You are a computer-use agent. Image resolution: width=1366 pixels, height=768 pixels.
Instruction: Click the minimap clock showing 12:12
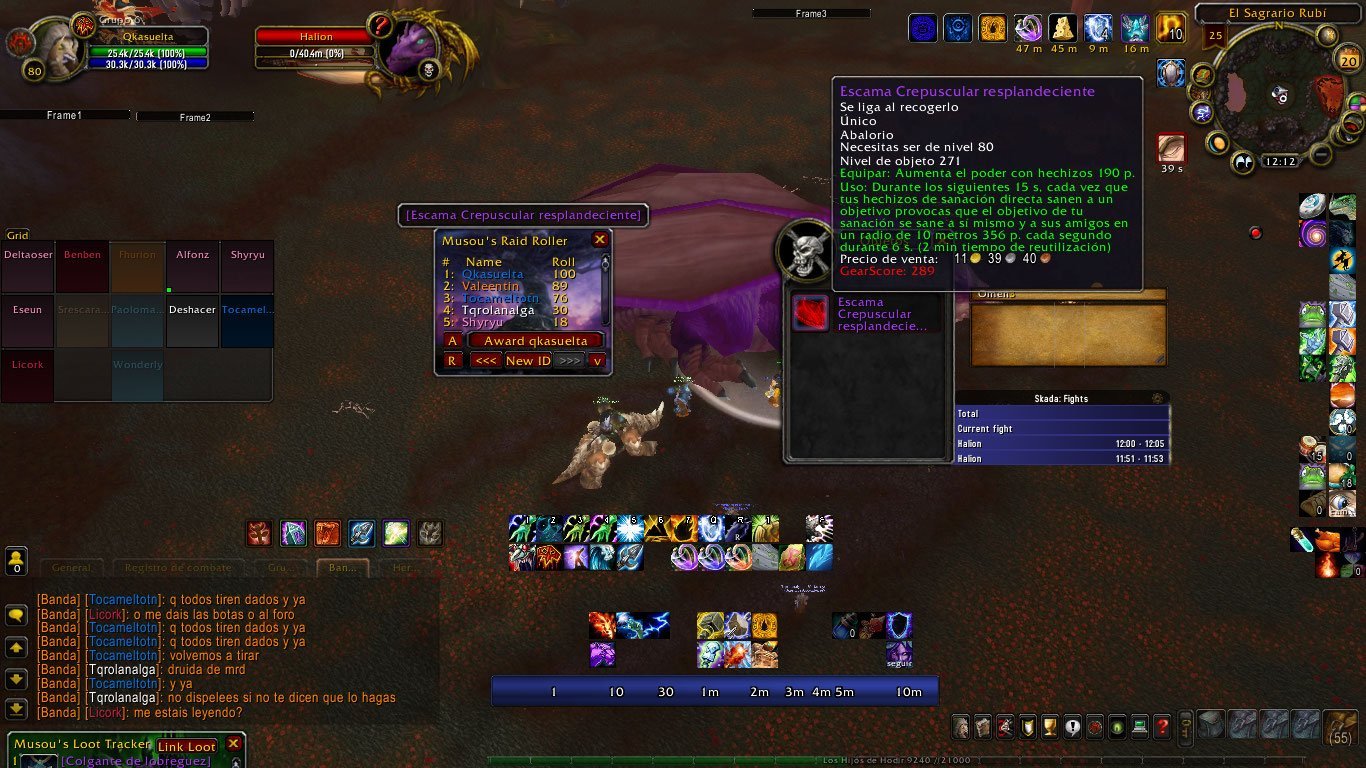(x=1279, y=161)
